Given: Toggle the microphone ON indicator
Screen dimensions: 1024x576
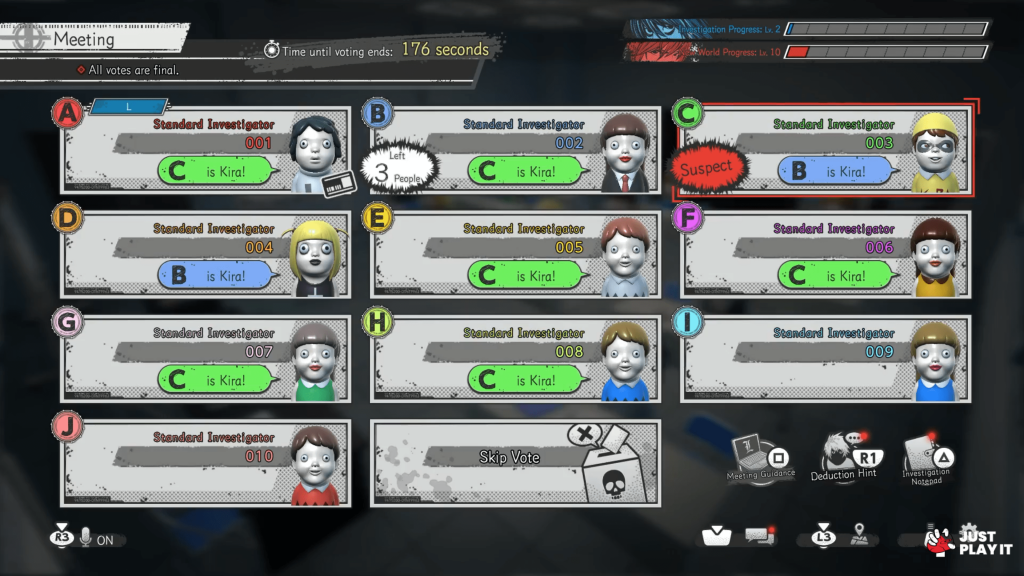Looking at the screenshot, I should coord(88,539).
